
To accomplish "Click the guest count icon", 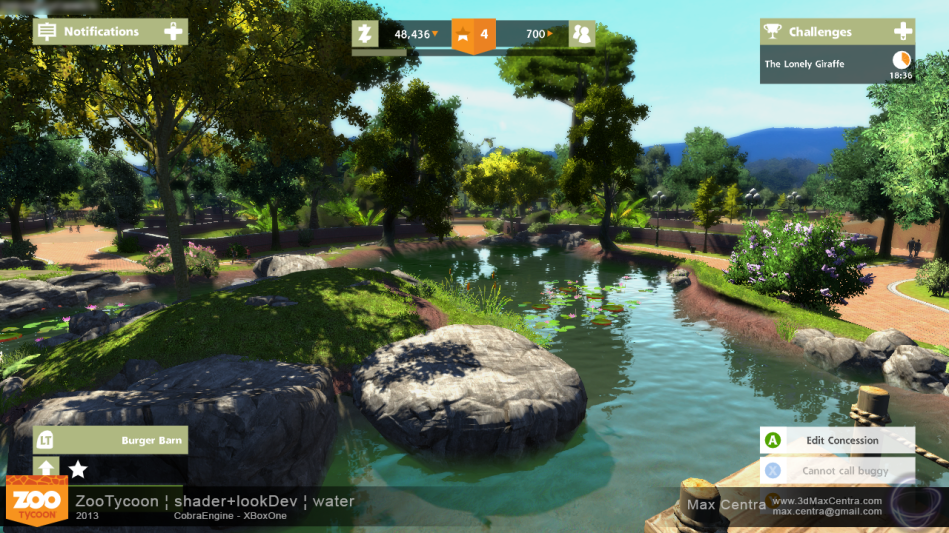I will [581, 34].
